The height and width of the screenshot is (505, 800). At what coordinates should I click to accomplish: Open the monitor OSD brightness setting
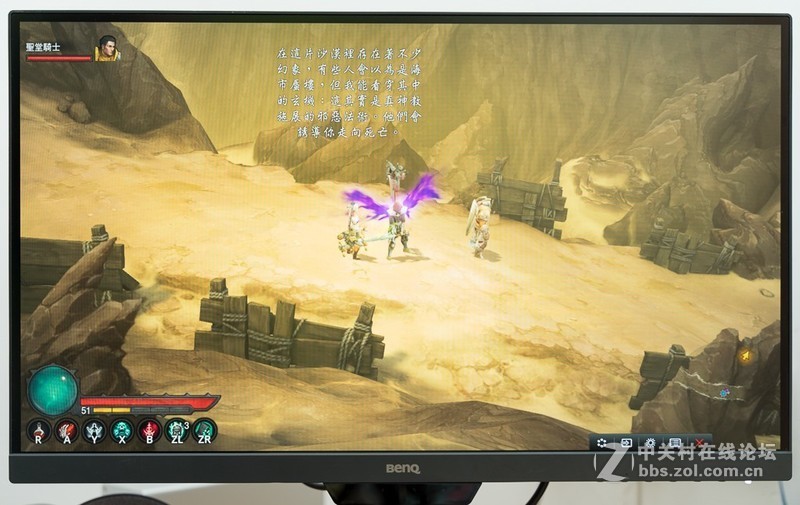(650, 442)
